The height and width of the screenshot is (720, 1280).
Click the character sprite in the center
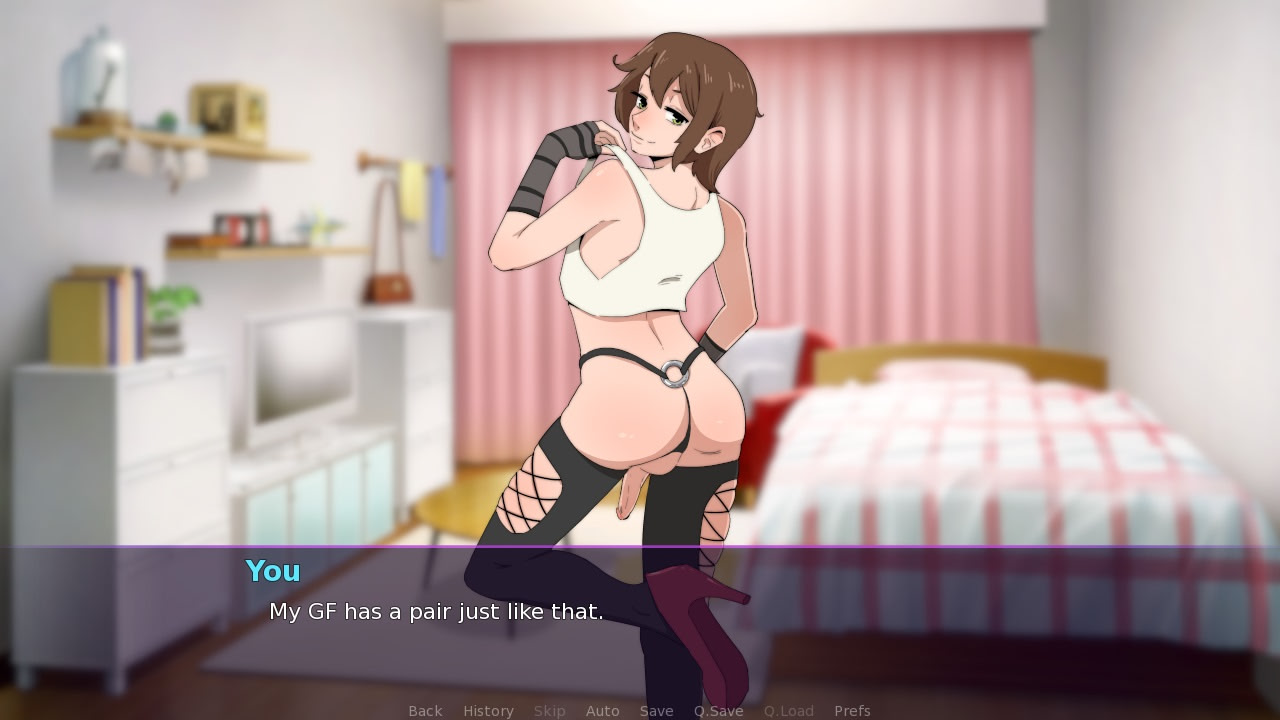tap(630, 300)
